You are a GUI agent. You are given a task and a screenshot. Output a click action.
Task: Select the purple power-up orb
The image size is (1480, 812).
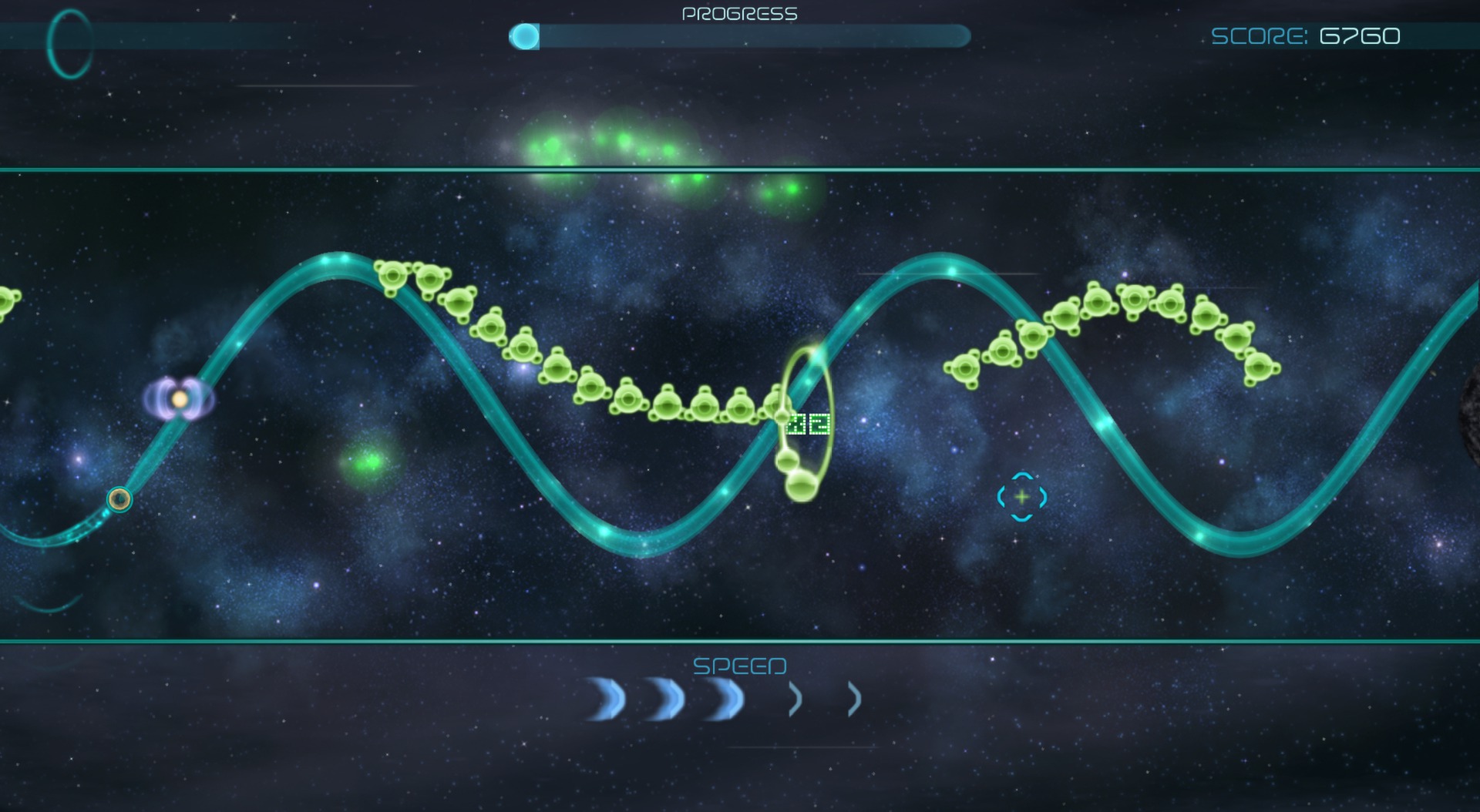pos(179,401)
